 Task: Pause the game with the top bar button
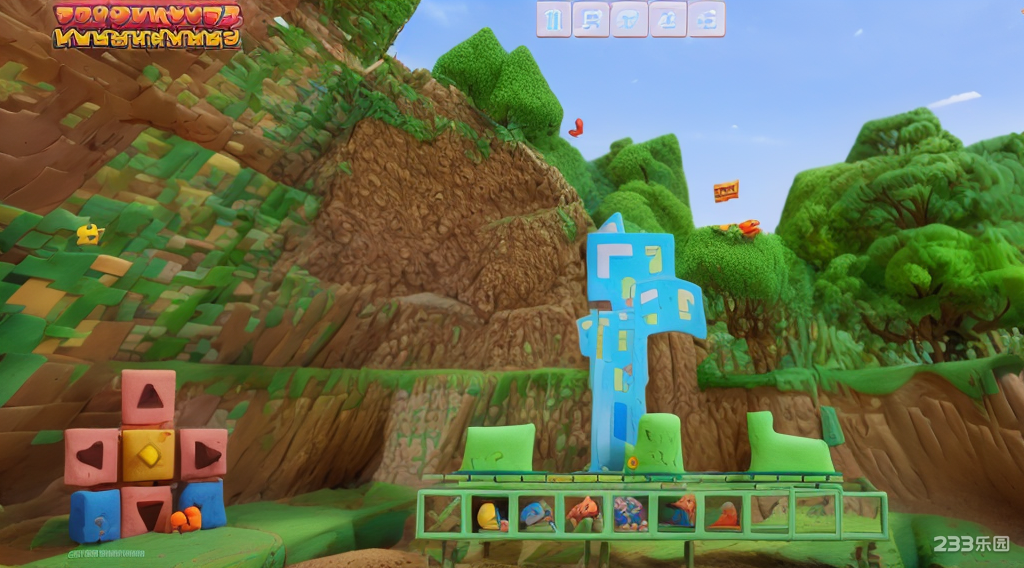click(x=554, y=18)
